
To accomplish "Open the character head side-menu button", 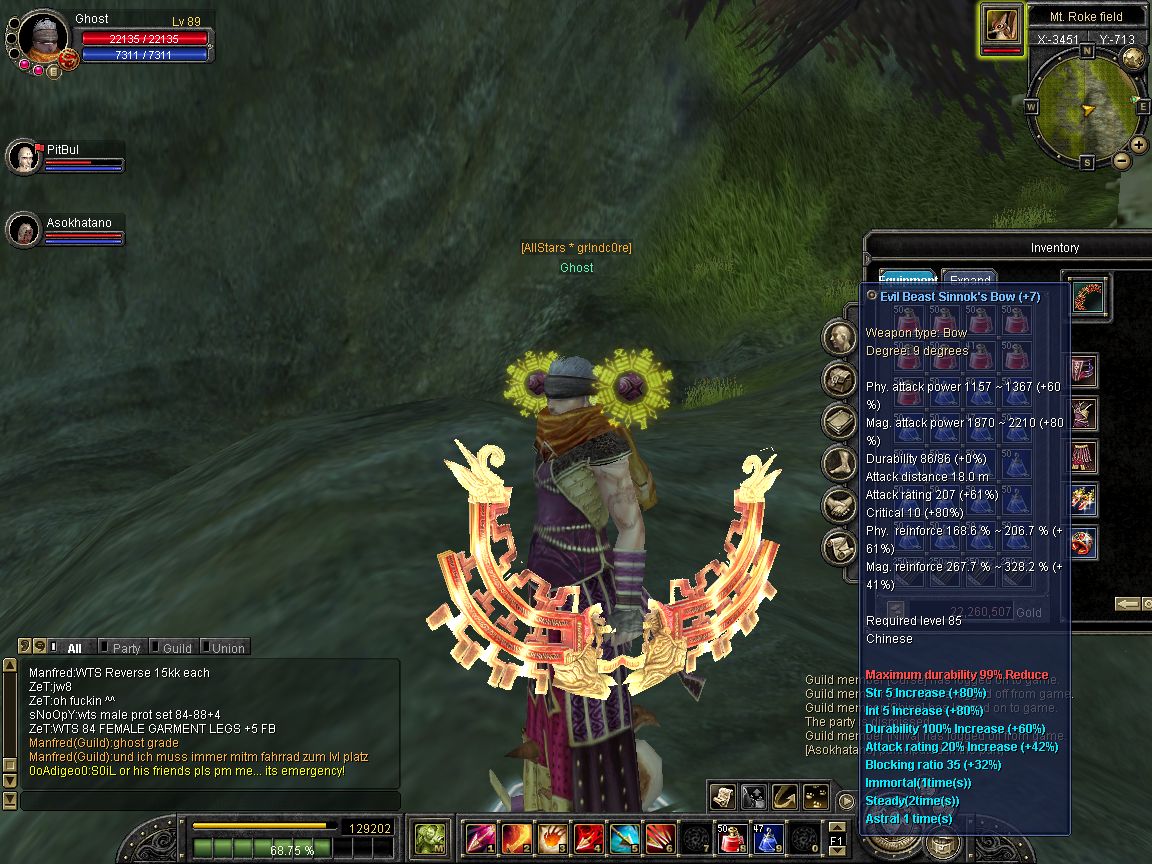I will [838, 337].
